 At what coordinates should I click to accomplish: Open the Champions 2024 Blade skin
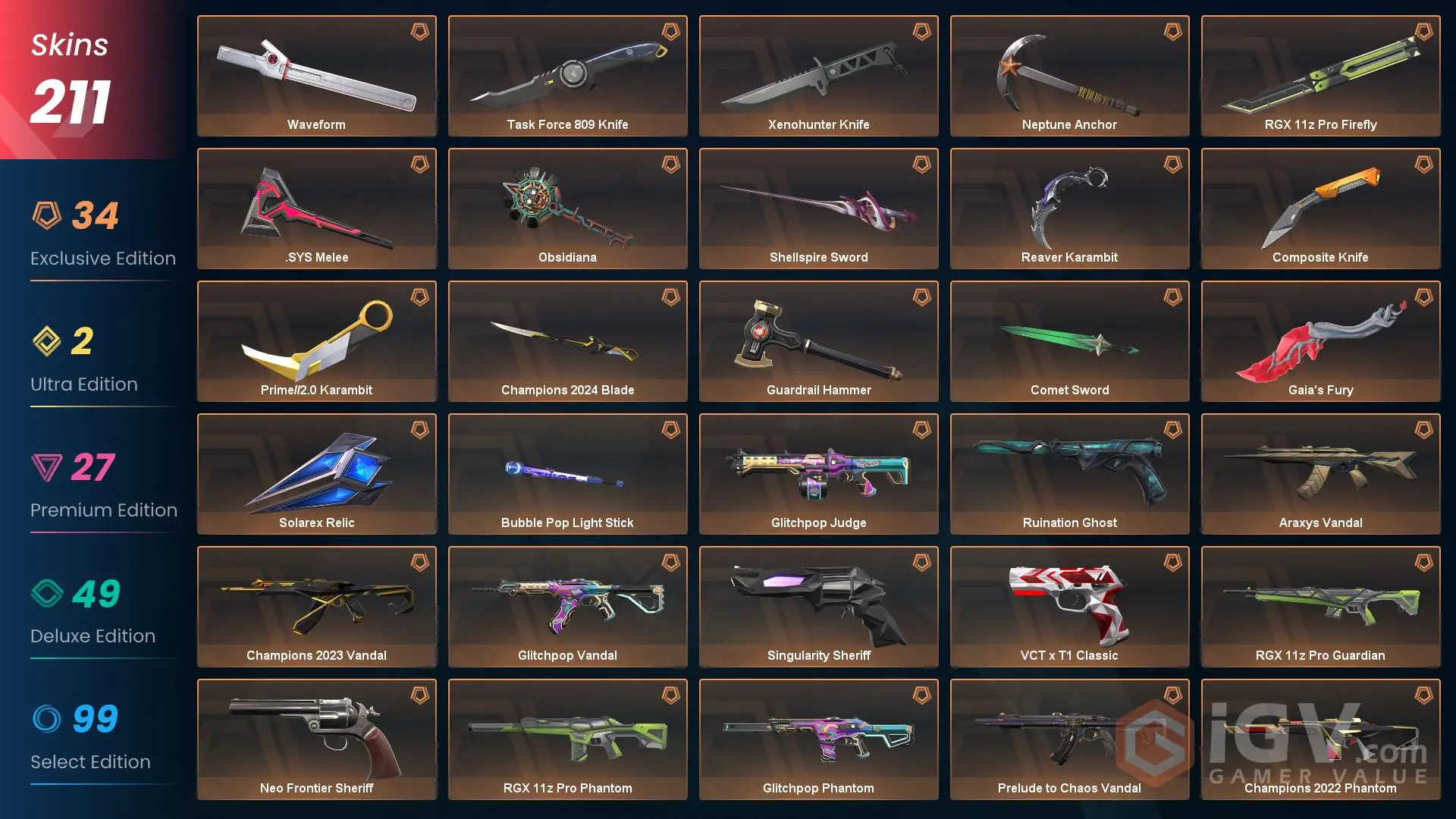(567, 341)
